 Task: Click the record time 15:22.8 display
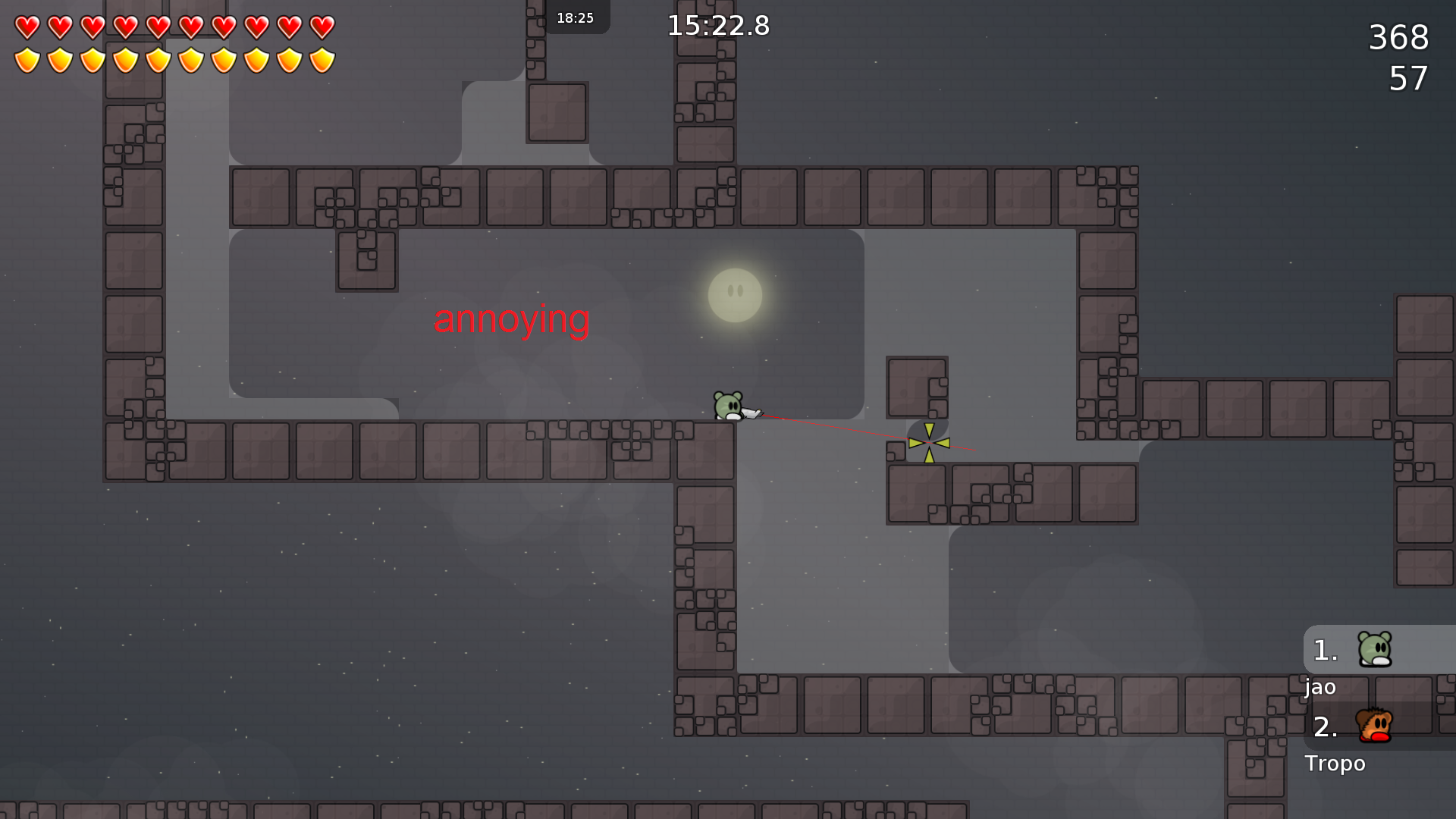tap(717, 26)
